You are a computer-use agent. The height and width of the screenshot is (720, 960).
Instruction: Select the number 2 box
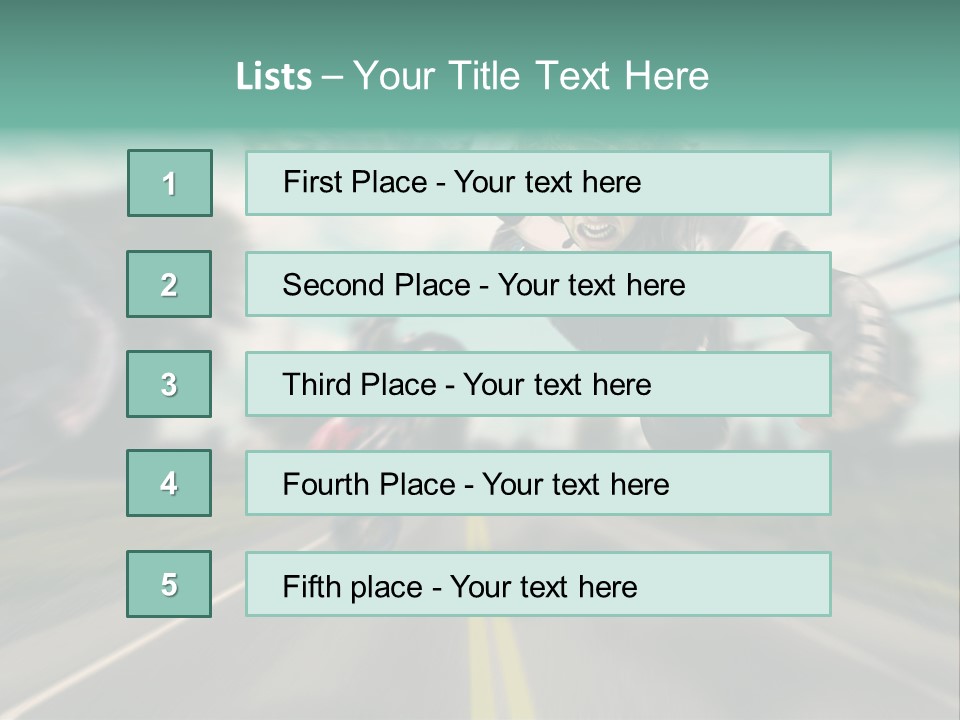(169, 284)
